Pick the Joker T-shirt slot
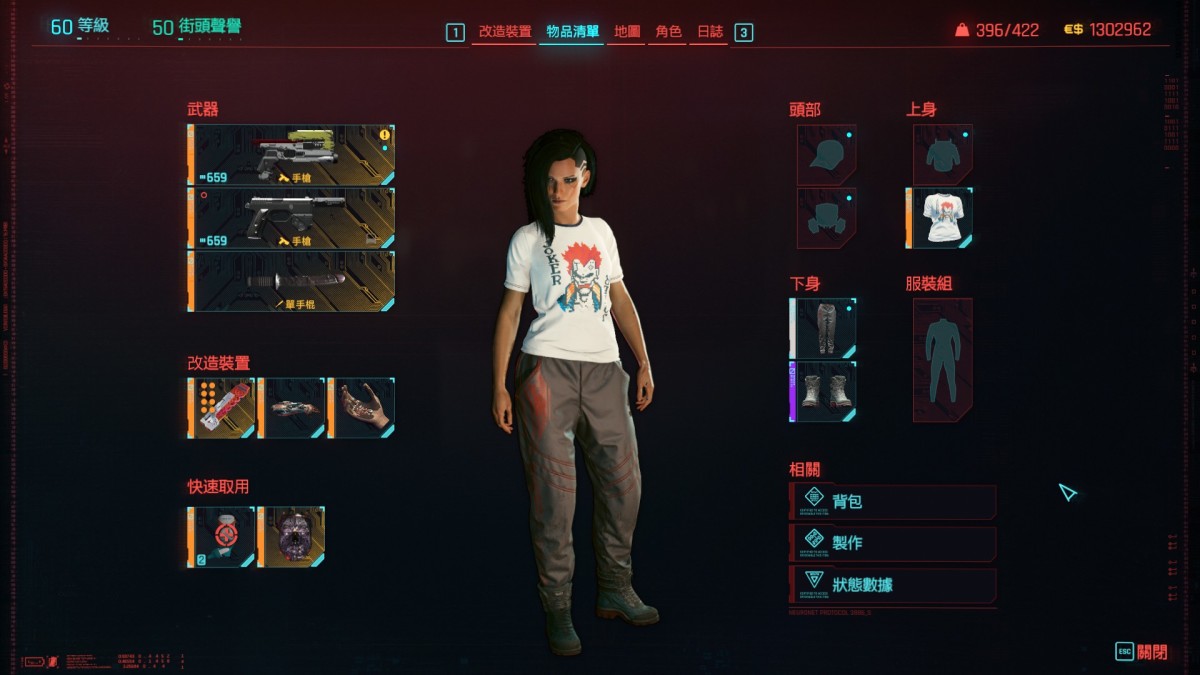This screenshot has height=675, width=1200. click(x=941, y=217)
